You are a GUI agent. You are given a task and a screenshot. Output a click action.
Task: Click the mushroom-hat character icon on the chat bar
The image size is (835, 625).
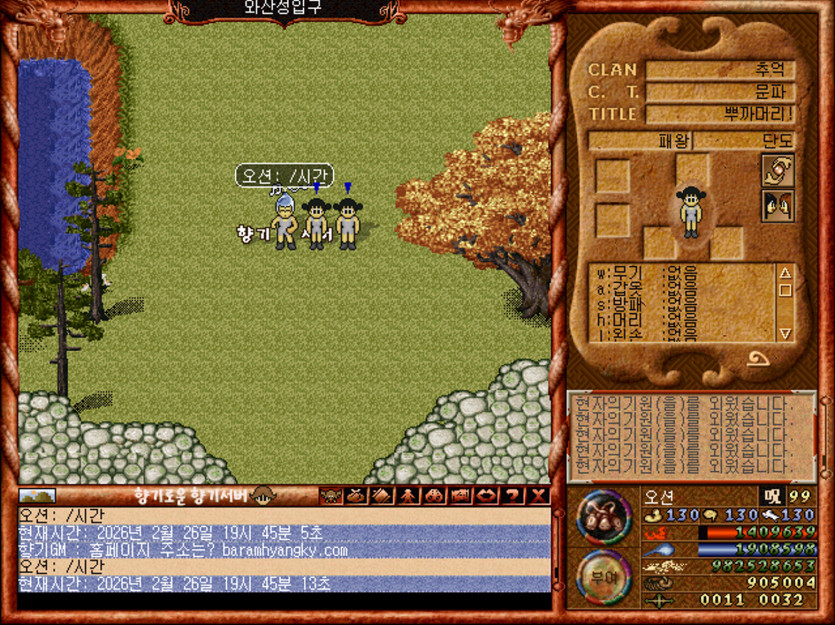(x=264, y=495)
